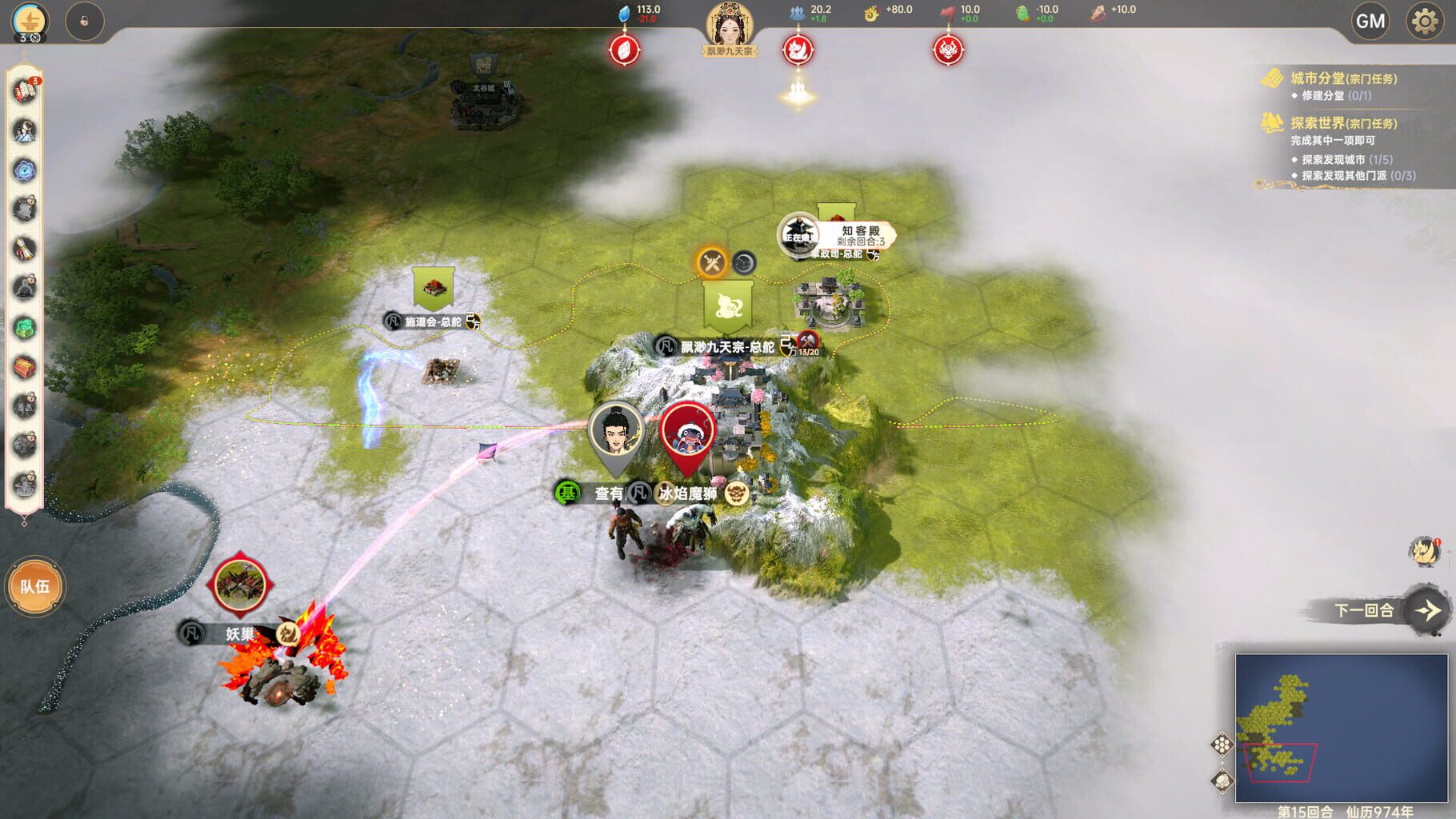Open the blue portal icon in the left sidebar
Viewport: 1456px width, 819px height.
coord(26,170)
